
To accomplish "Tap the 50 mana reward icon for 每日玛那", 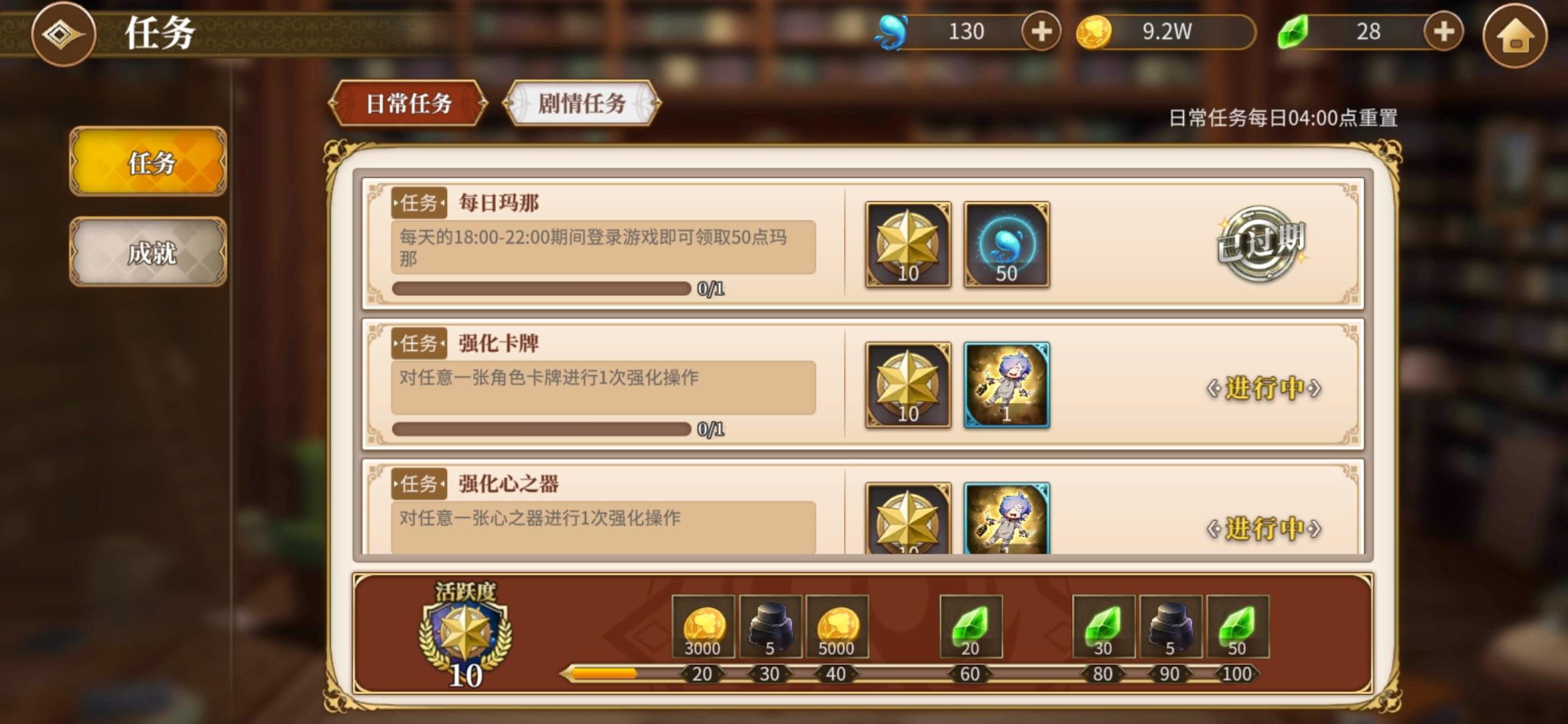I will (1006, 246).
